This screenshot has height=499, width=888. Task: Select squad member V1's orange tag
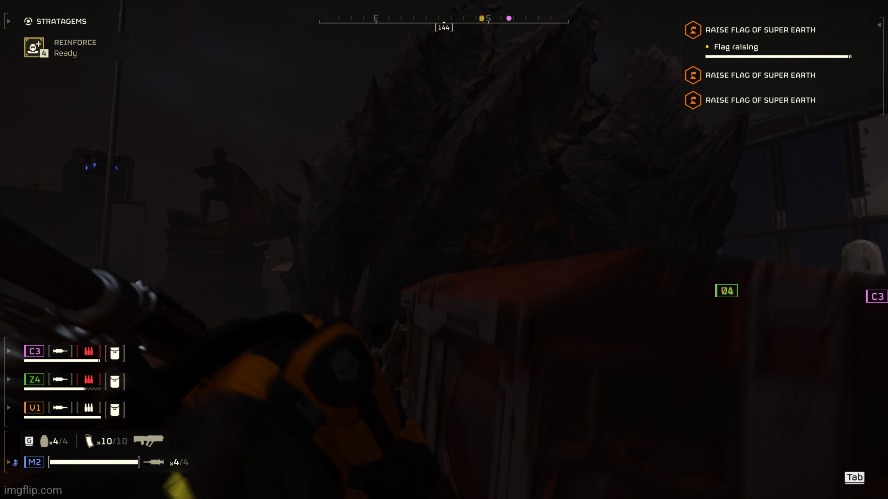coord(34,407)
